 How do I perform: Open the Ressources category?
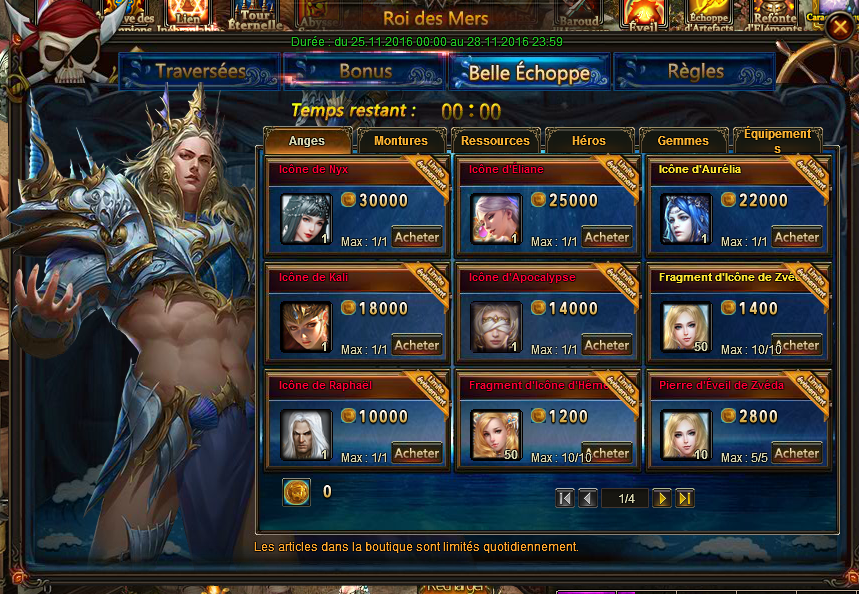496,141
